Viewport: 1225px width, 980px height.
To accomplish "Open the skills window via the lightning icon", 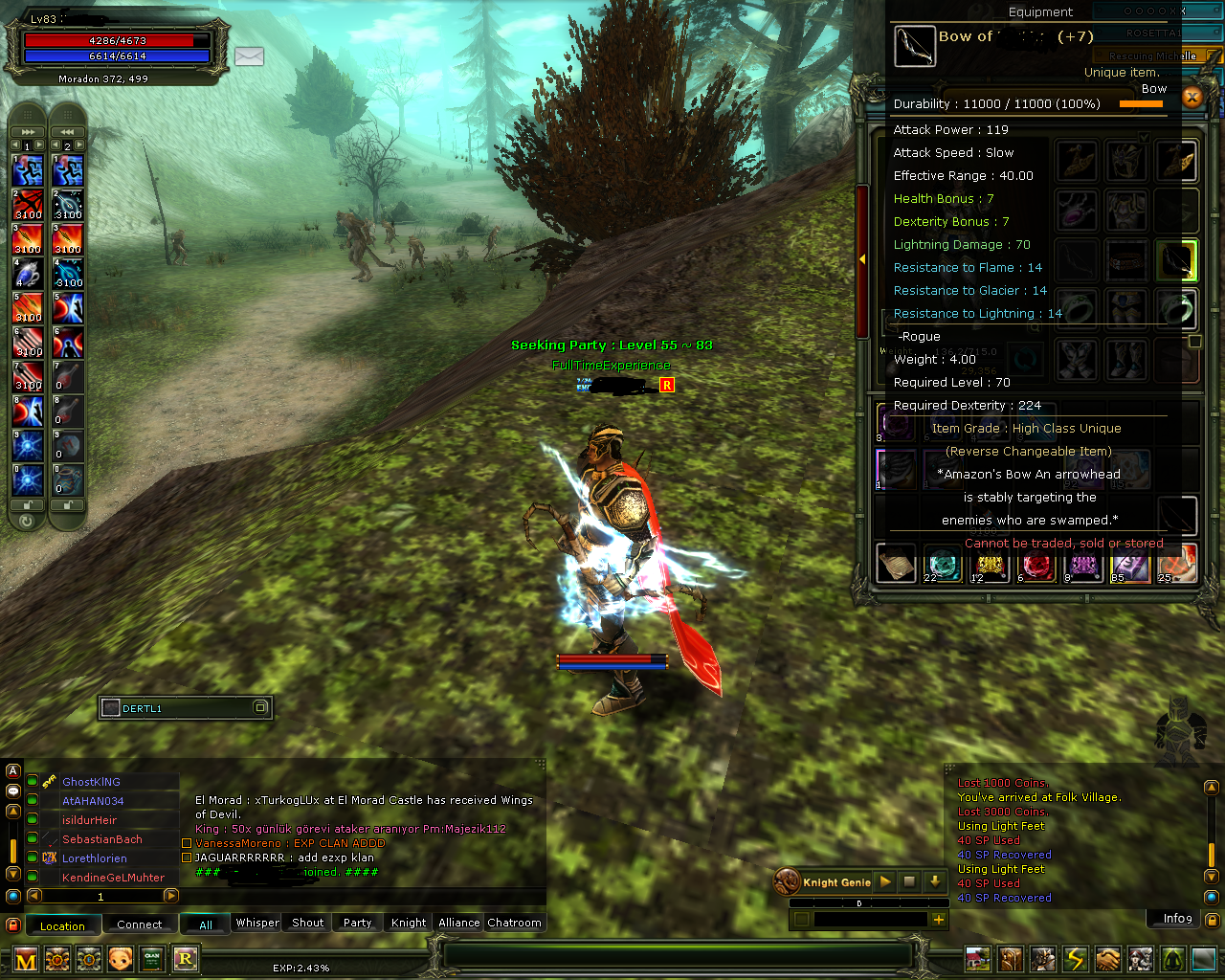I will [x=1076, y=959].
